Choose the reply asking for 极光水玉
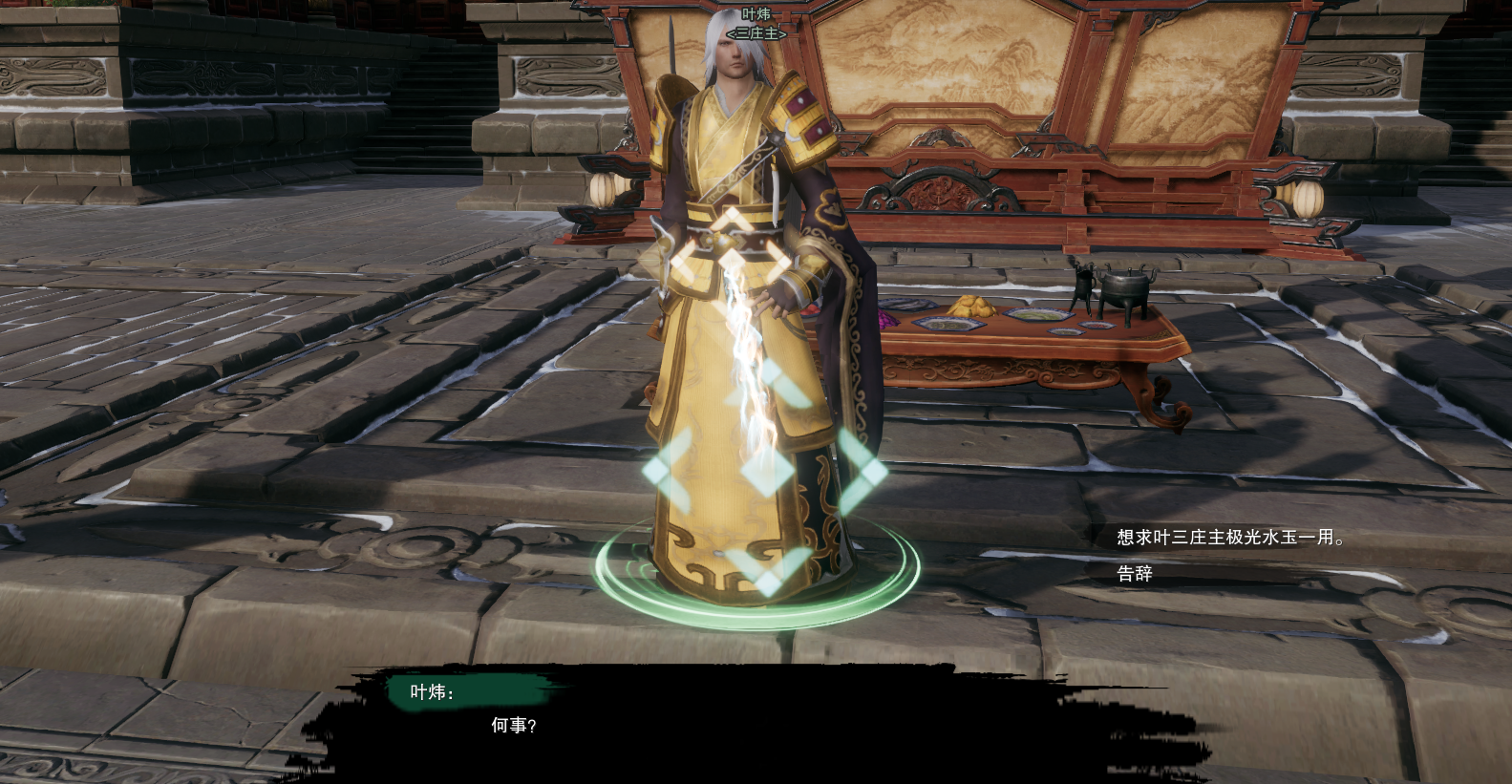The width and height of the screenshot is (1512, 784). pos(1230,538)
